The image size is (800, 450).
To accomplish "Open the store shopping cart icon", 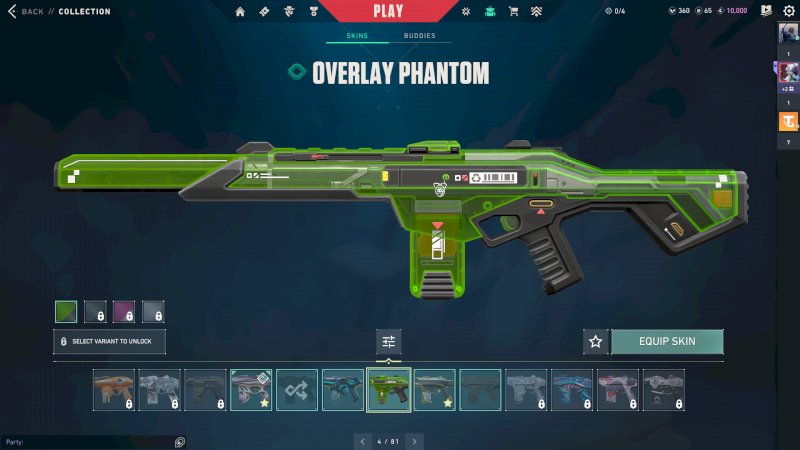I will [513, 12].
